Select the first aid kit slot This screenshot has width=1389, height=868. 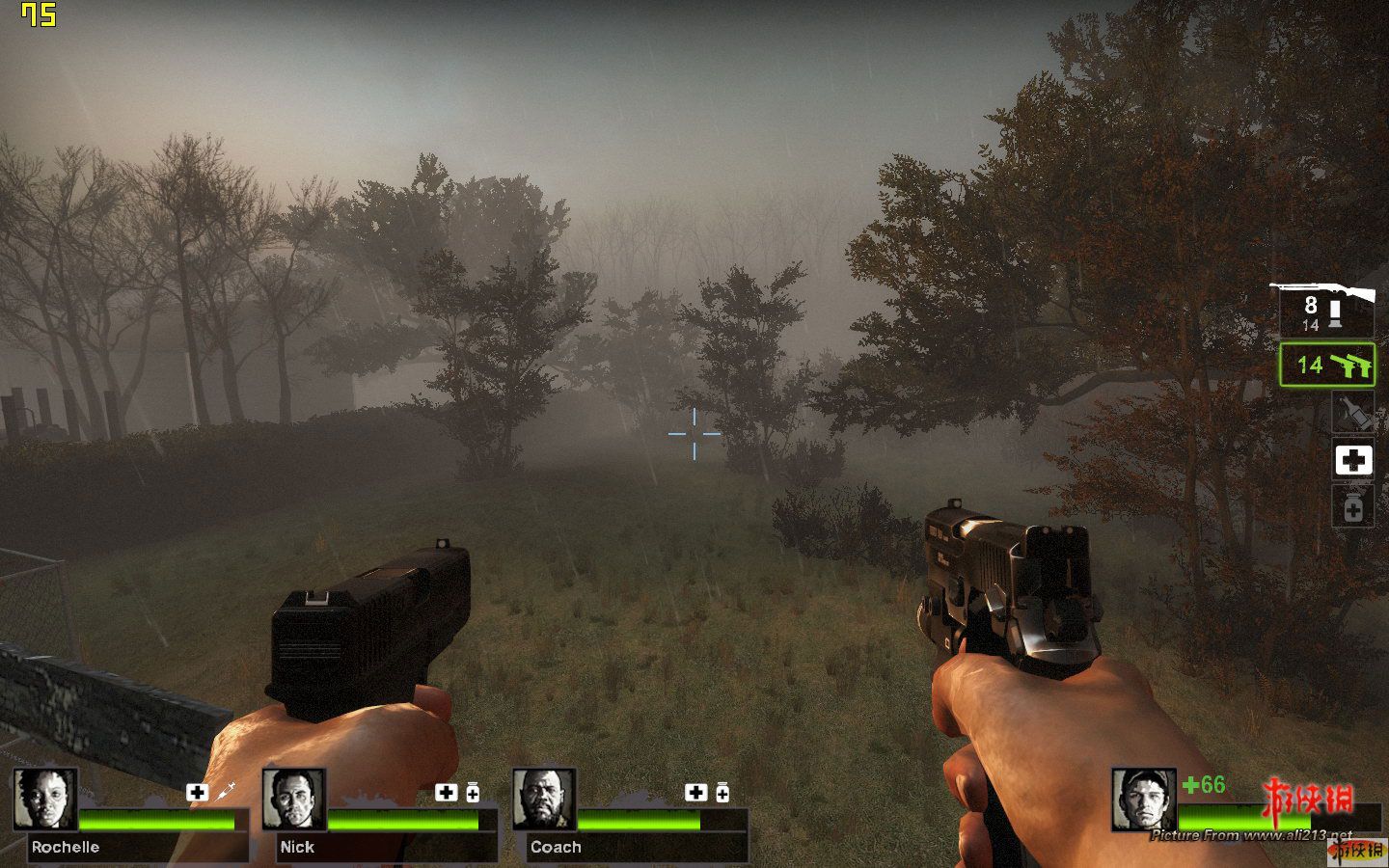tap(1352, 460)
